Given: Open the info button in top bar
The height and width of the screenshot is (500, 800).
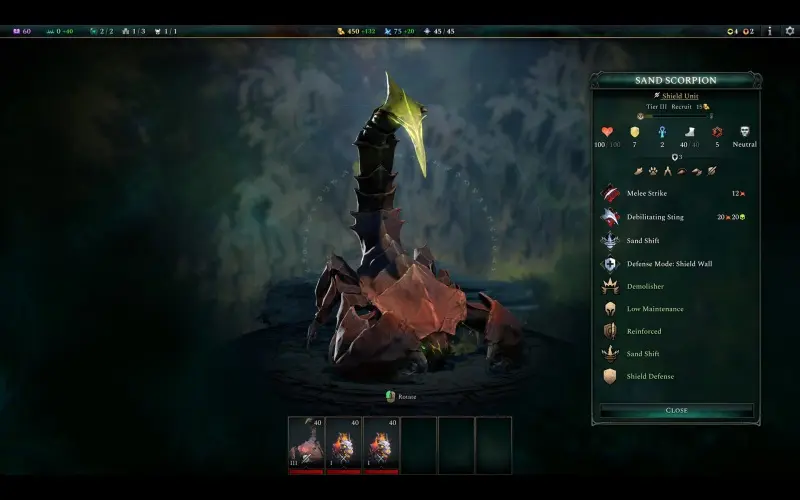Looking at the screenshot, I should 769,31.
